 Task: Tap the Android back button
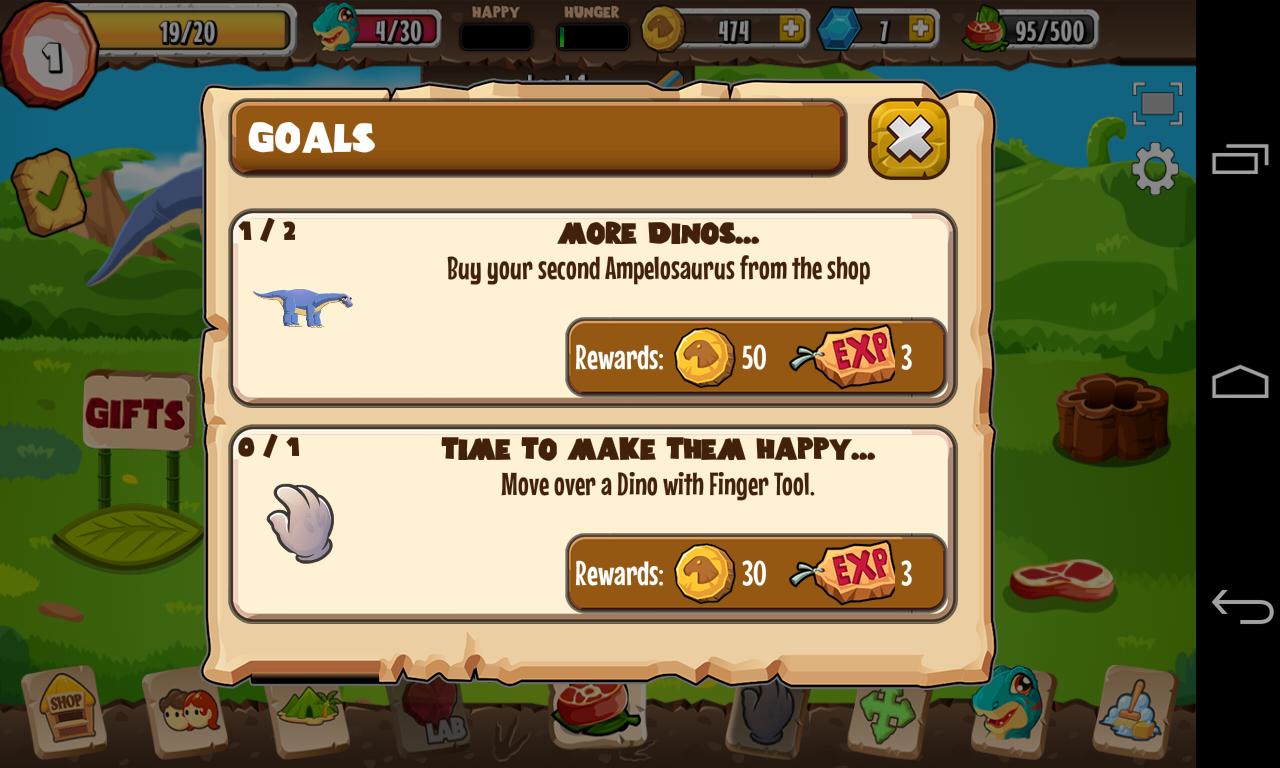pyautogui.click(x=1240, y=606)
